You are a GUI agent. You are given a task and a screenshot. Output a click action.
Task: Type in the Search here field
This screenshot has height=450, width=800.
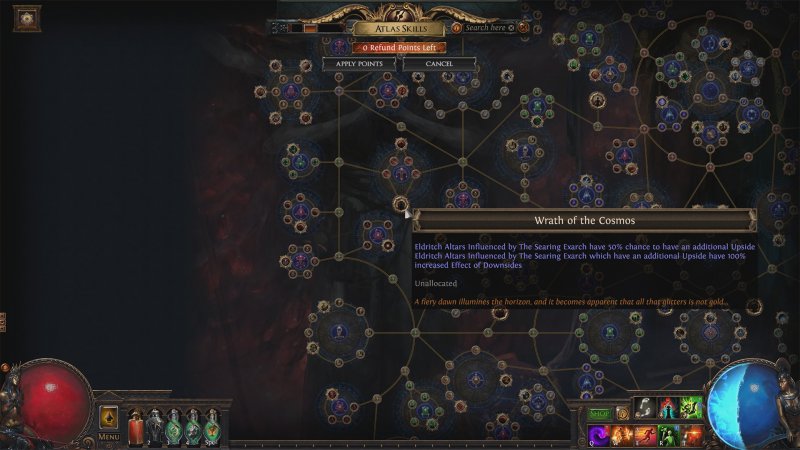click(485, 28)
